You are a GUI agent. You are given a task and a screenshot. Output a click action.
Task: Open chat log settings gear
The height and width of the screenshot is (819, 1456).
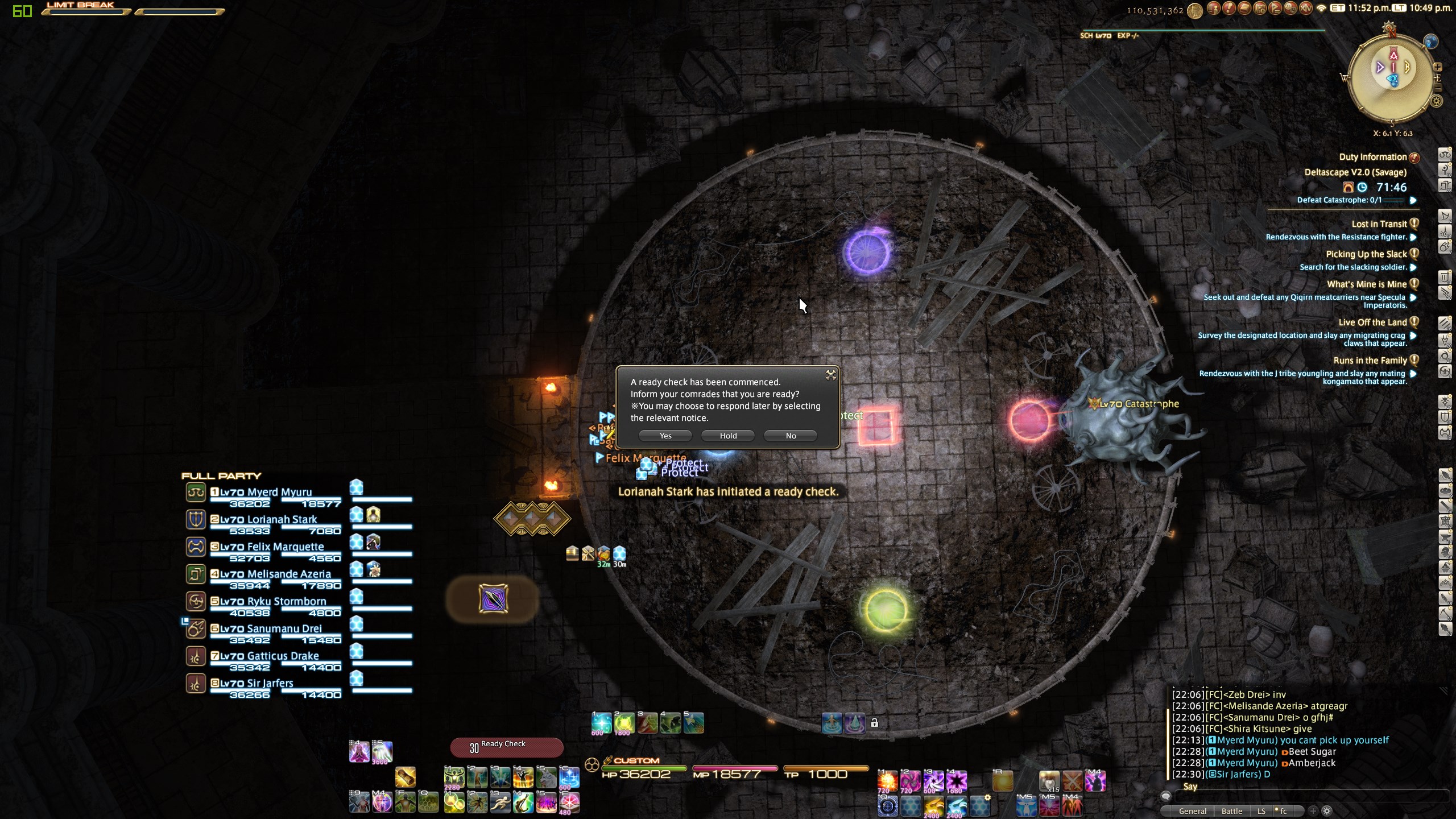[1327, 811]
